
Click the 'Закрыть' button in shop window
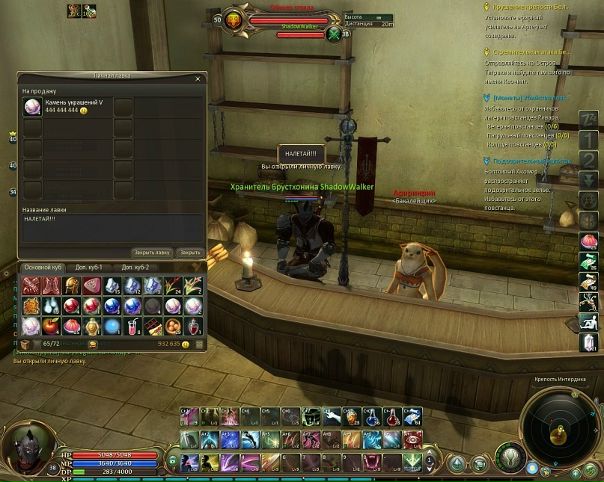click(190, 253)
